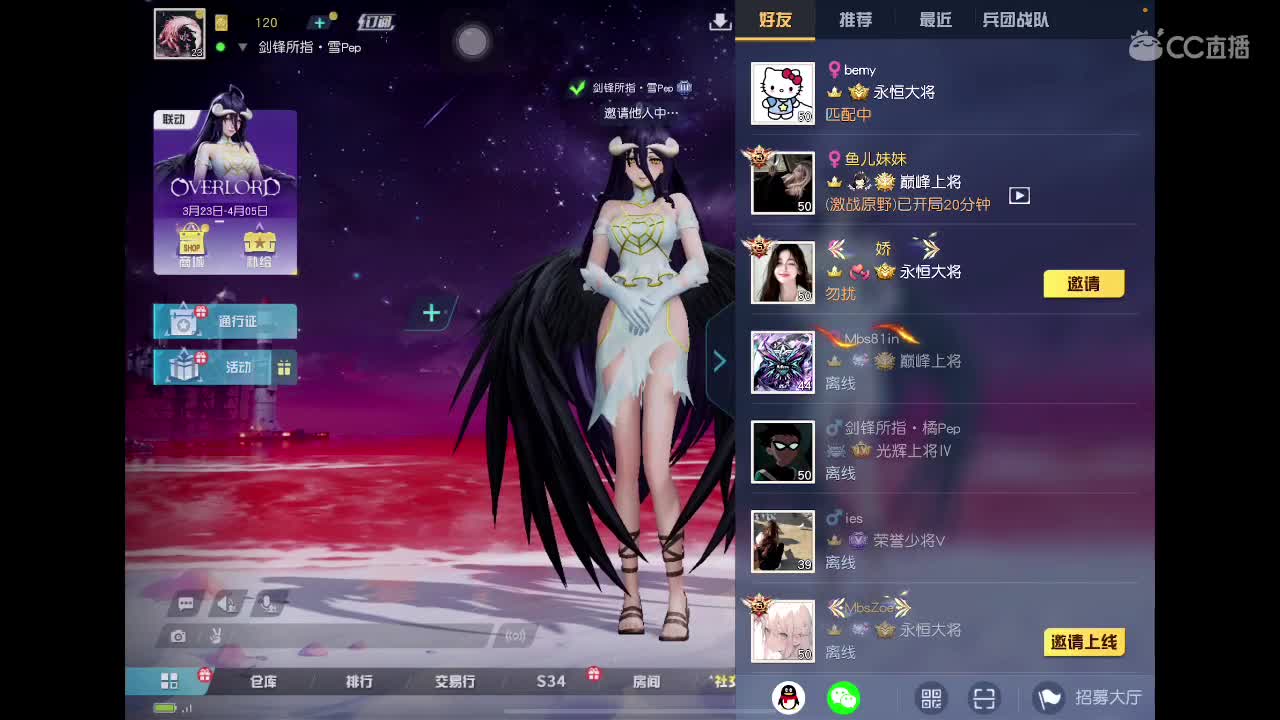Open the 招募大厅 flag icon

[x=1049, y=697]
